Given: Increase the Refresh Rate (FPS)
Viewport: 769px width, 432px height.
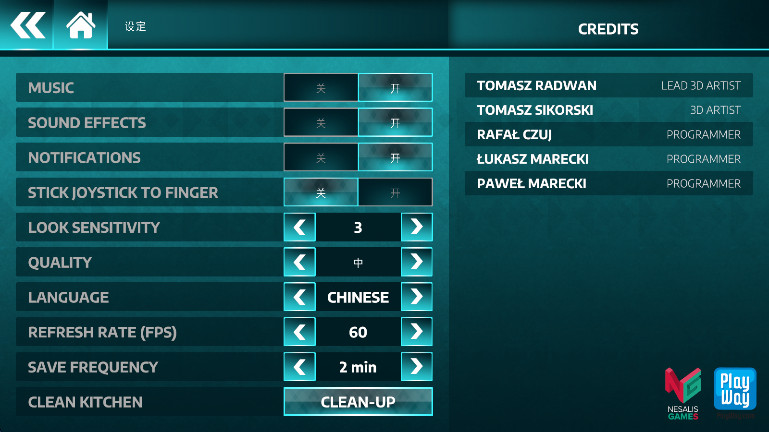Looking at the screenshot, I should pyautogui.click(x=417, y=332).
